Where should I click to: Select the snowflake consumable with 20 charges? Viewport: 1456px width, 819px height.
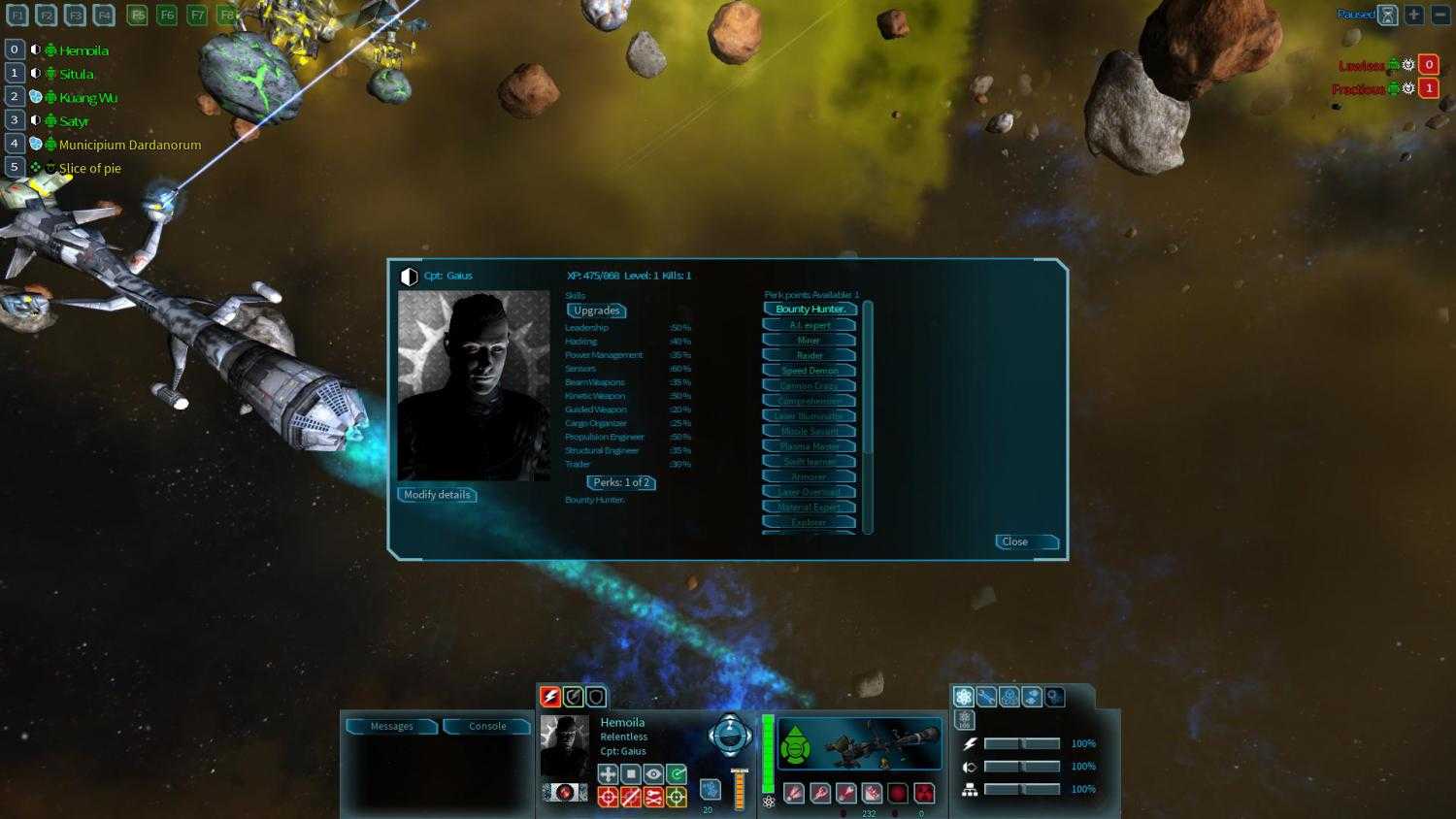coord(711,790)
